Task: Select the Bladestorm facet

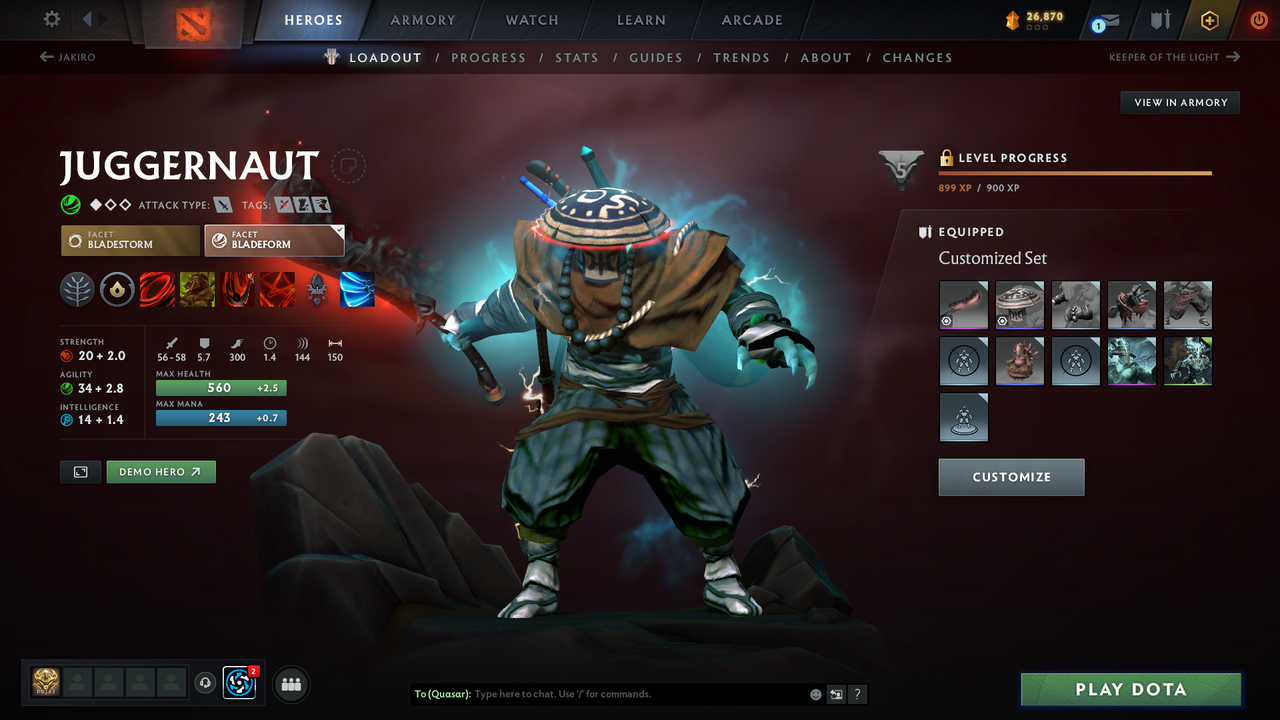Action: (130, 240)
